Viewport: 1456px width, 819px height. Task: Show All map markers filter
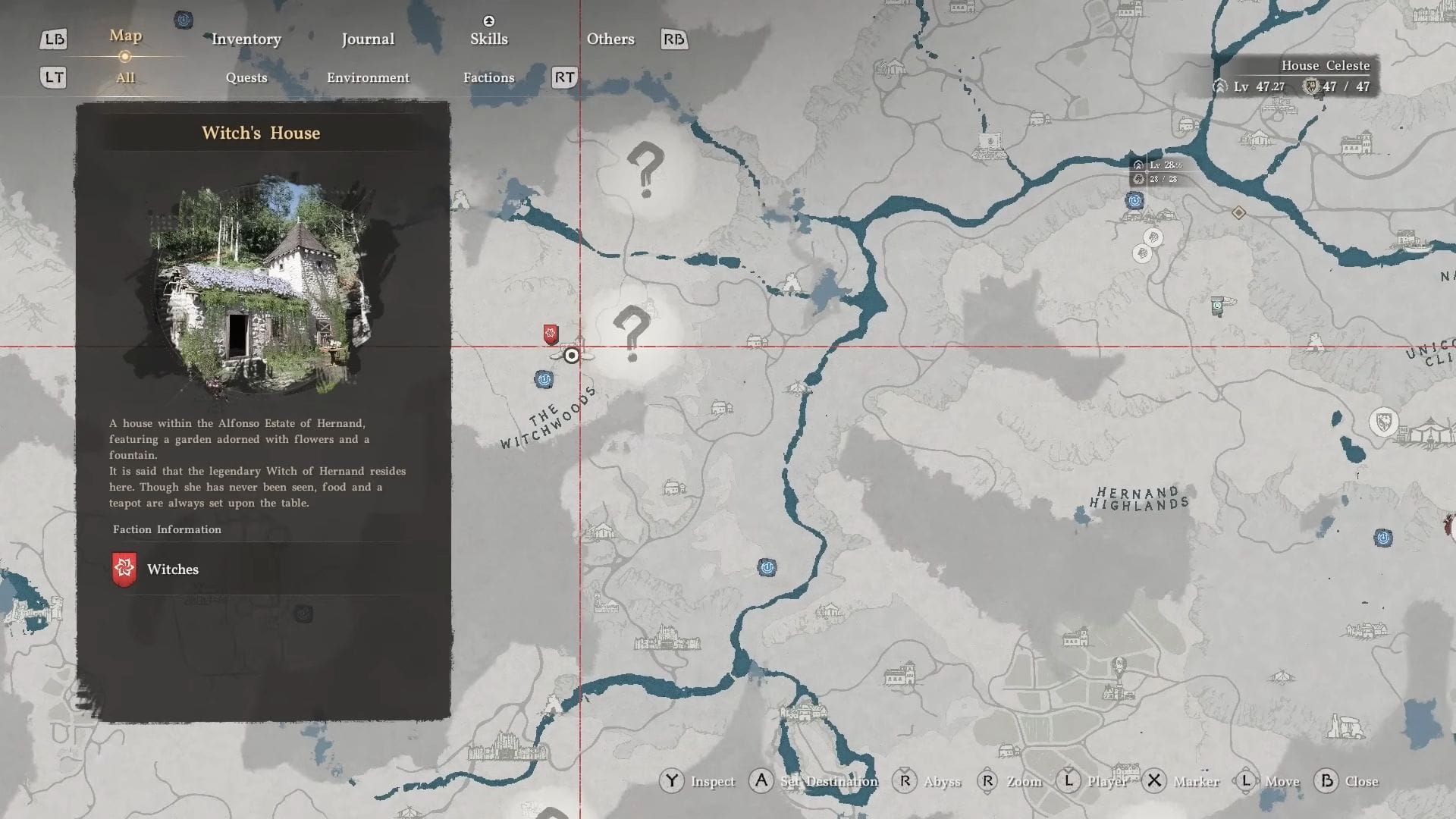pyautogui.click(x=125, y=77)
